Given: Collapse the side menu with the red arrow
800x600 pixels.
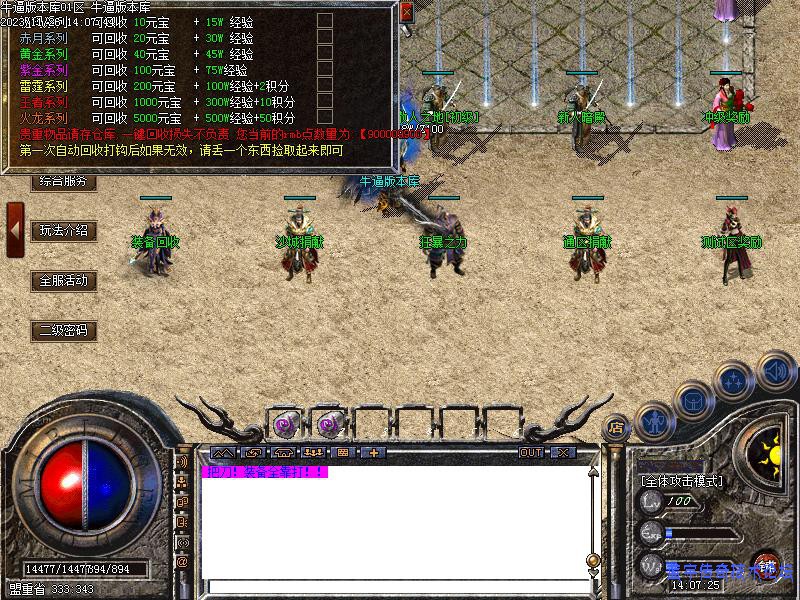Looking at the screenshot, I should click(15, 231).
